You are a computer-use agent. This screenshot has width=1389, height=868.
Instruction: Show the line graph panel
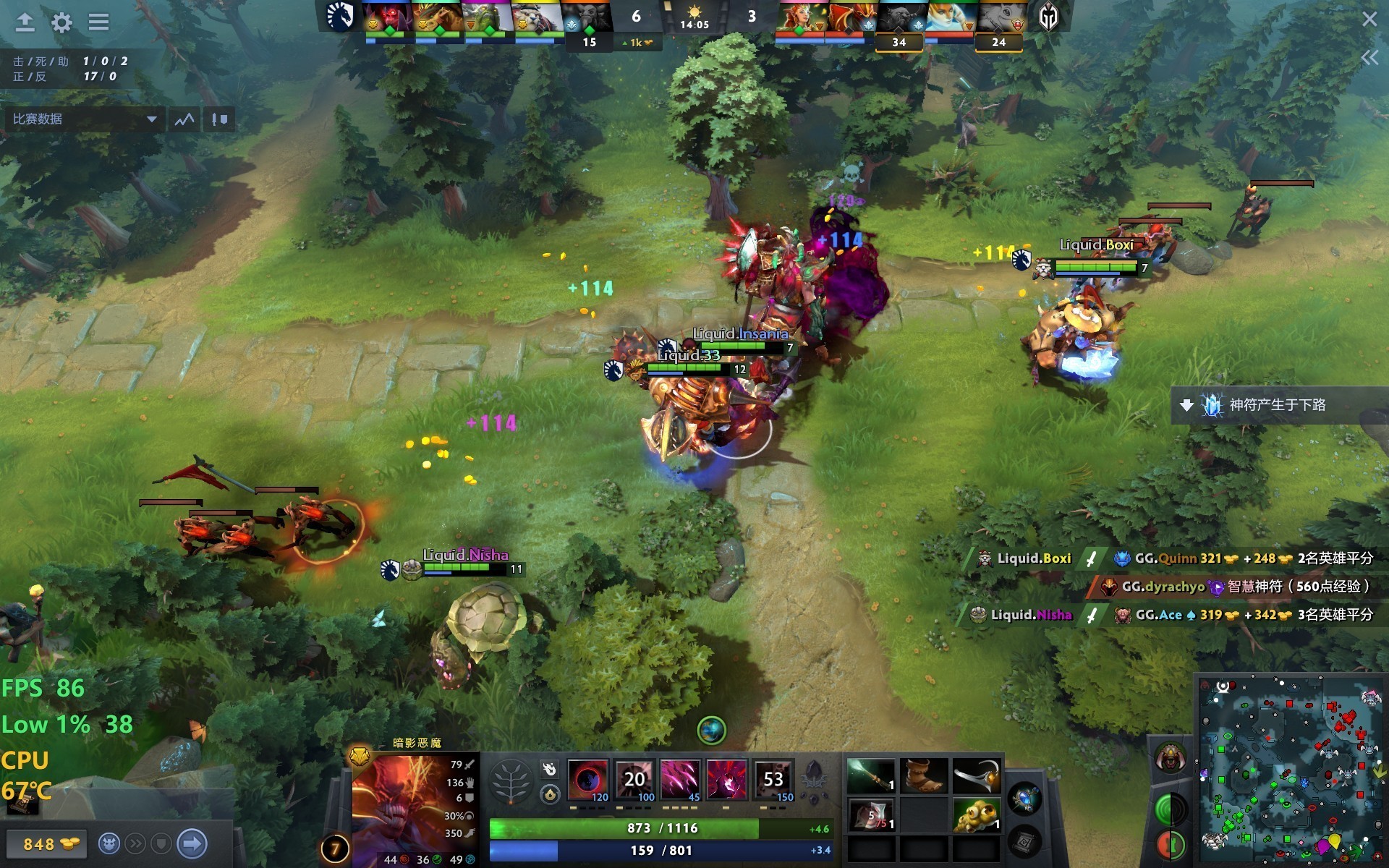pyautogui.click(x=184, y=119)
